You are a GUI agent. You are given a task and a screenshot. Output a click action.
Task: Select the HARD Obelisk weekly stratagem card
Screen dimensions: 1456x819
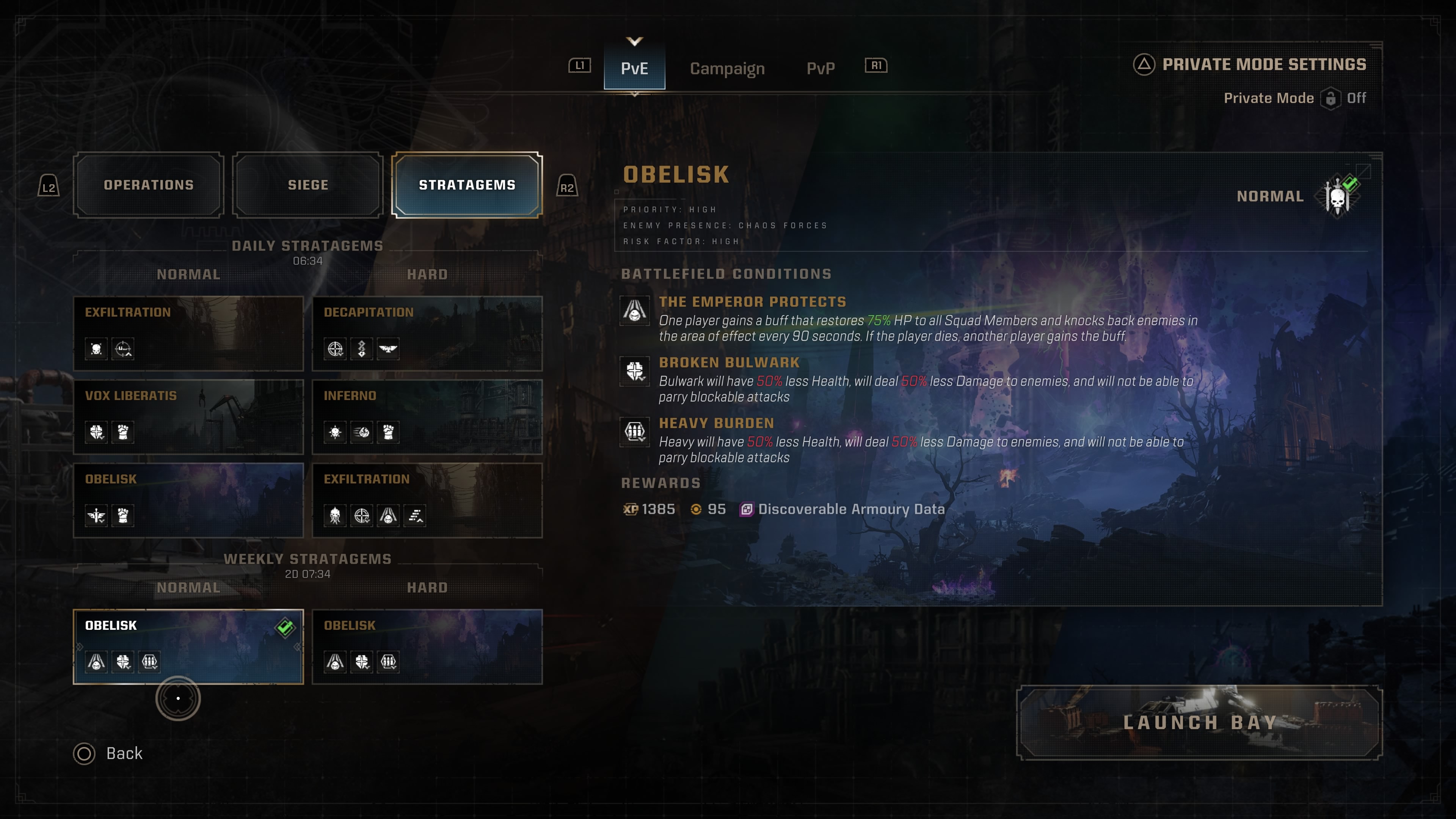click(427, 646)
